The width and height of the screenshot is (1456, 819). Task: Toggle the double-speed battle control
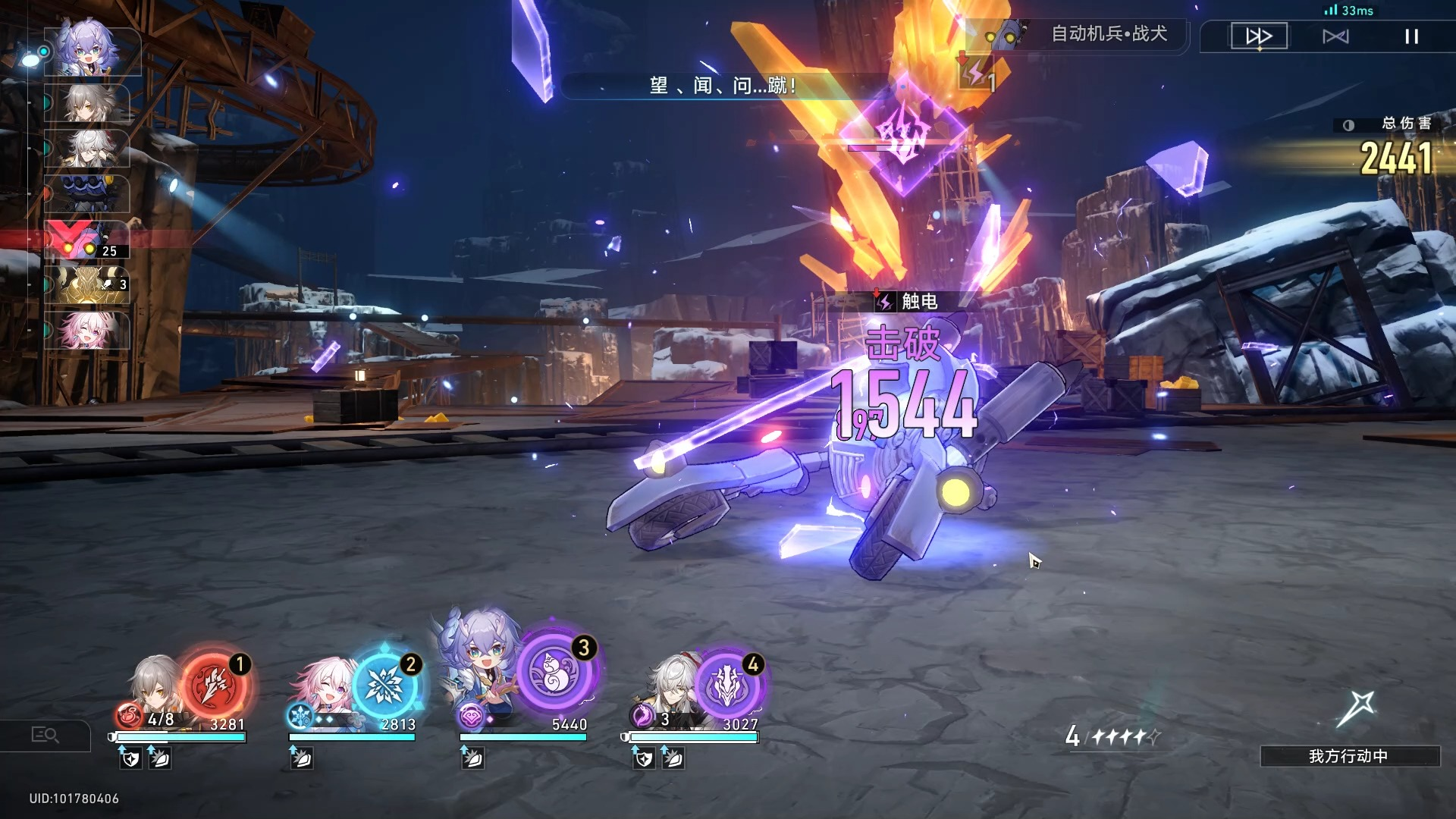click(x=1259, y=36)
